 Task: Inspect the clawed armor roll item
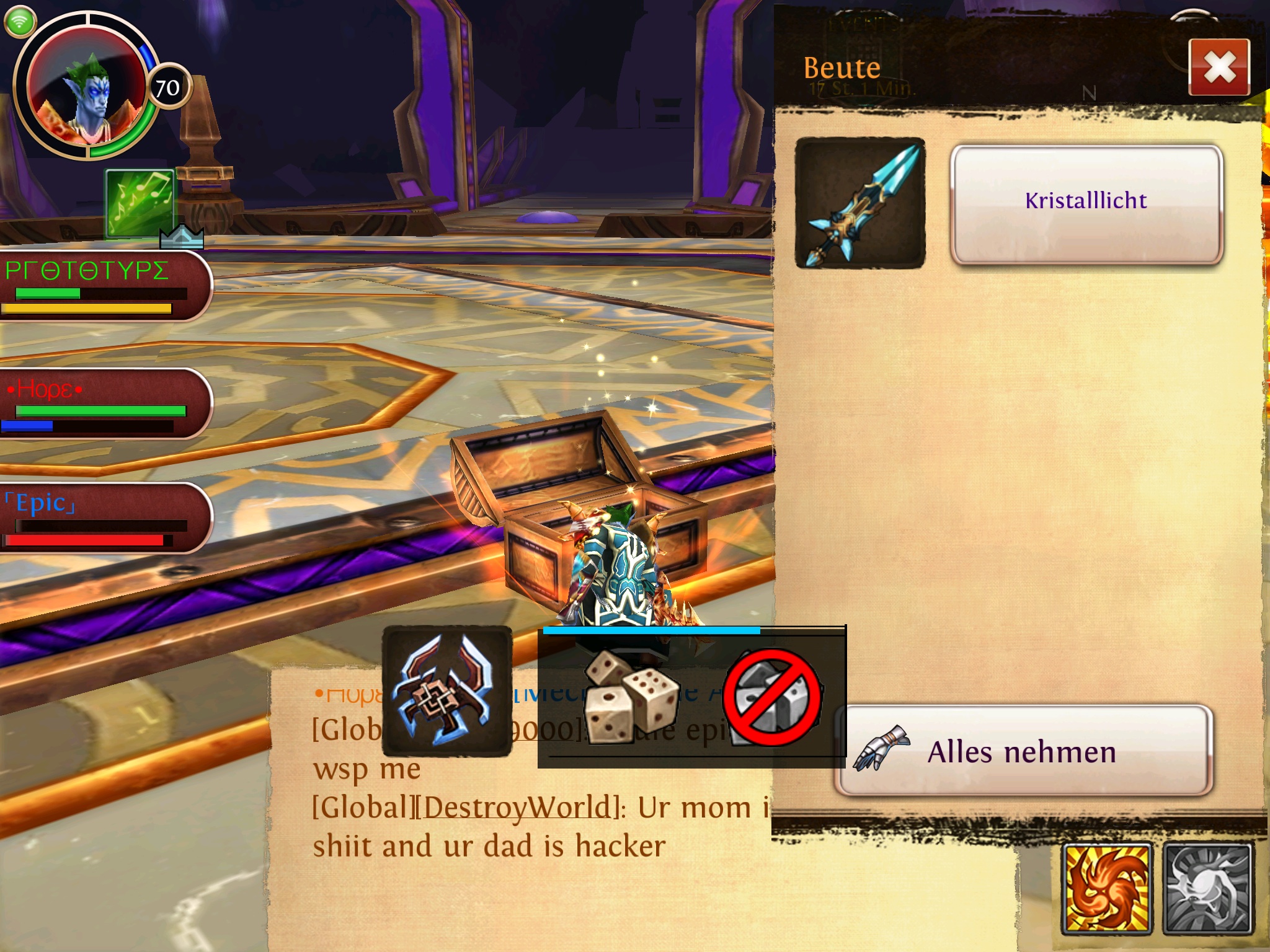coord(447,691)
